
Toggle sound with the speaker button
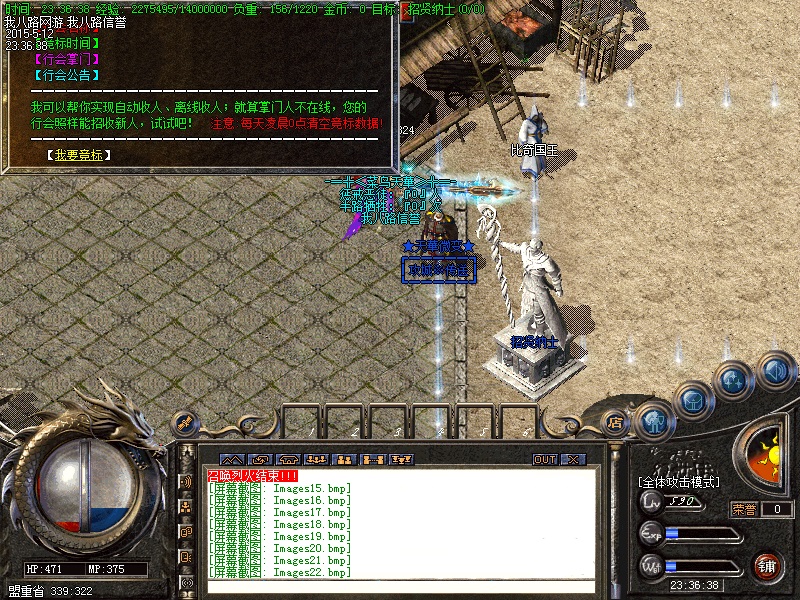pos(776,371)
